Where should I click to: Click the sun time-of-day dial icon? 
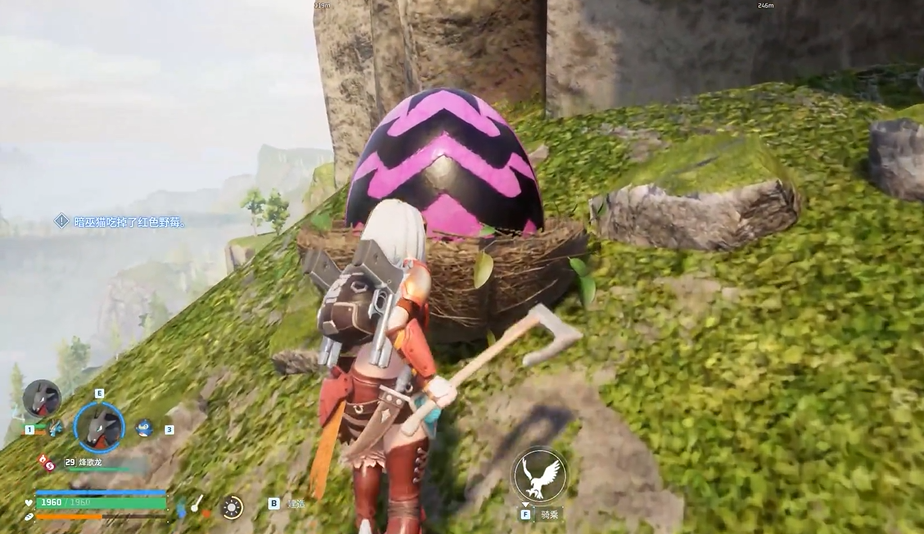tap(232, 506)
